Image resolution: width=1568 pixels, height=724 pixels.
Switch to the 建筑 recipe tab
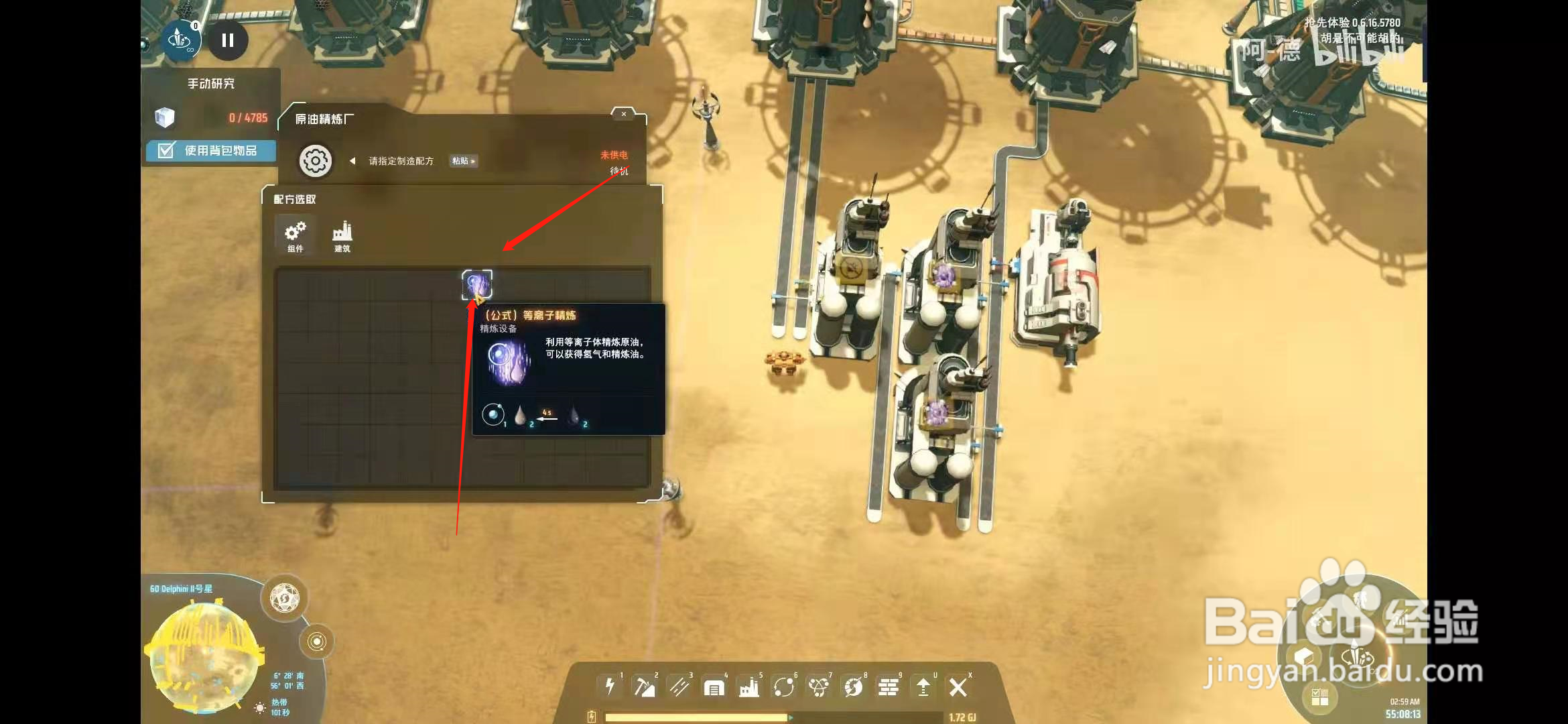point(343,236)
